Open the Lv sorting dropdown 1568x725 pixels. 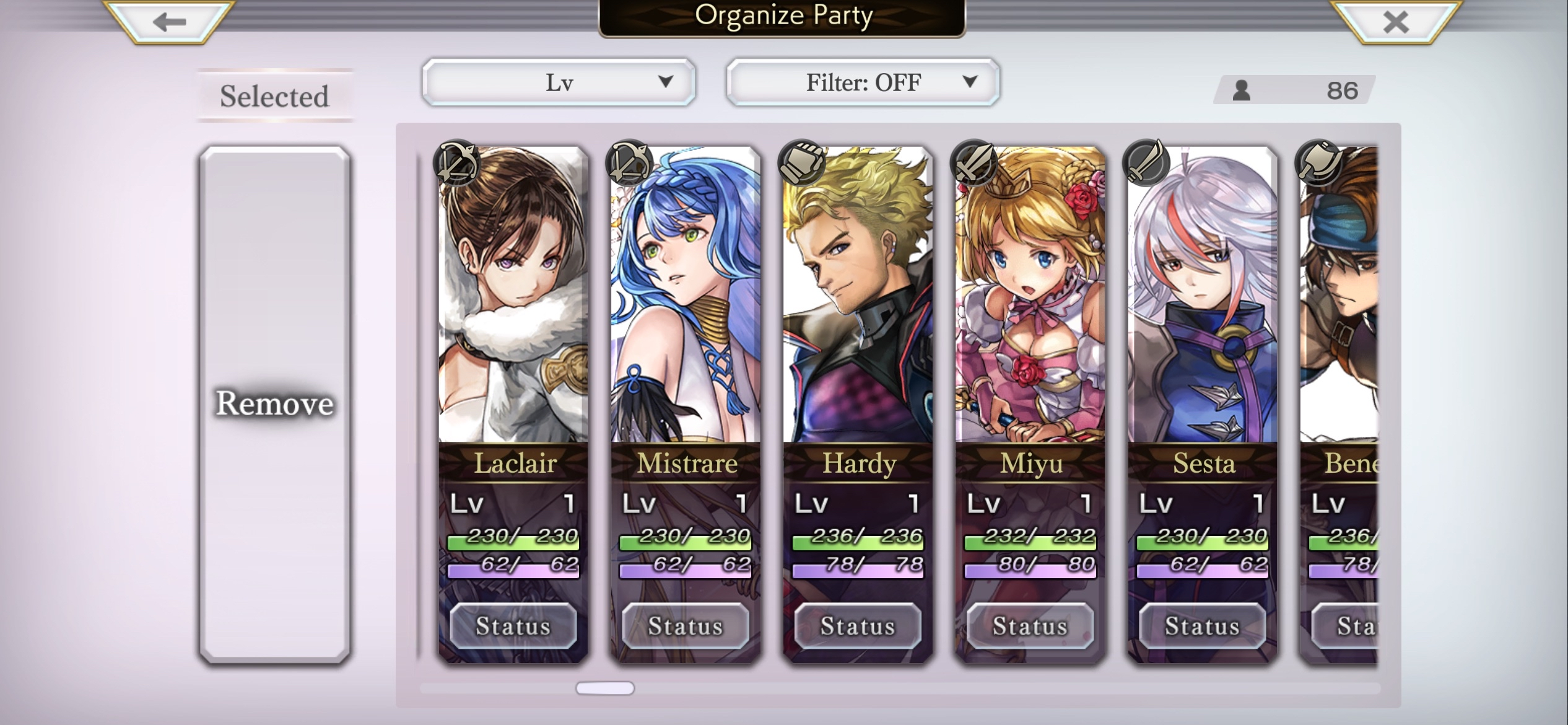coord(557,81)
